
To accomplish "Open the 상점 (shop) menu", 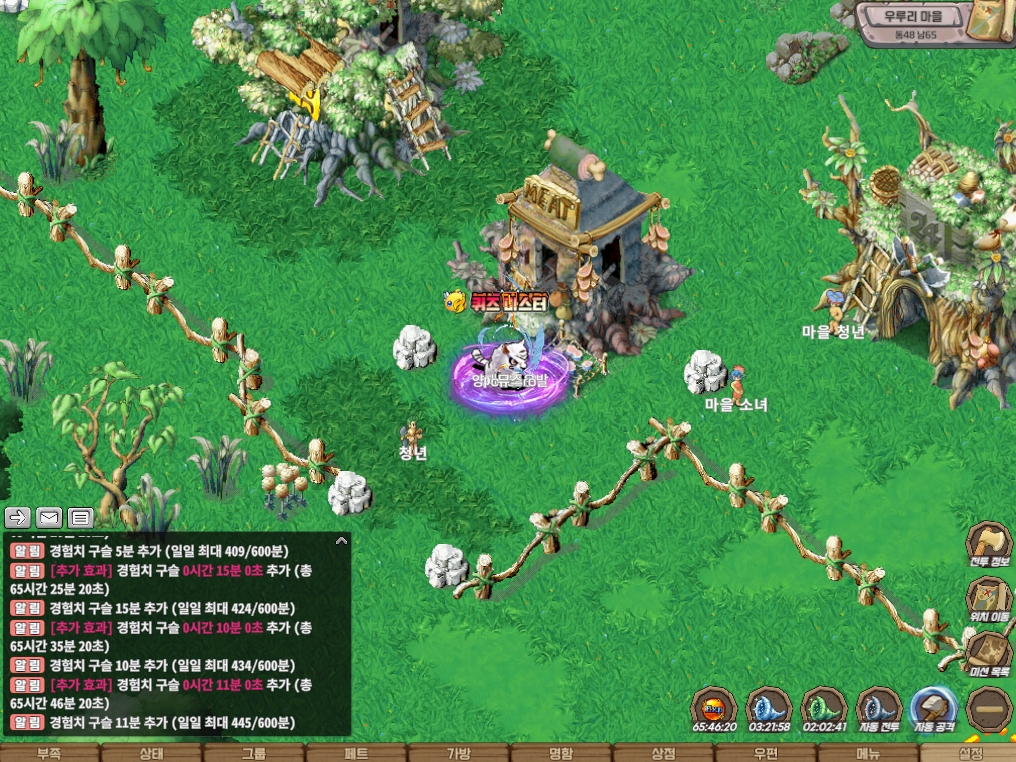I will [x=663, y=753].
